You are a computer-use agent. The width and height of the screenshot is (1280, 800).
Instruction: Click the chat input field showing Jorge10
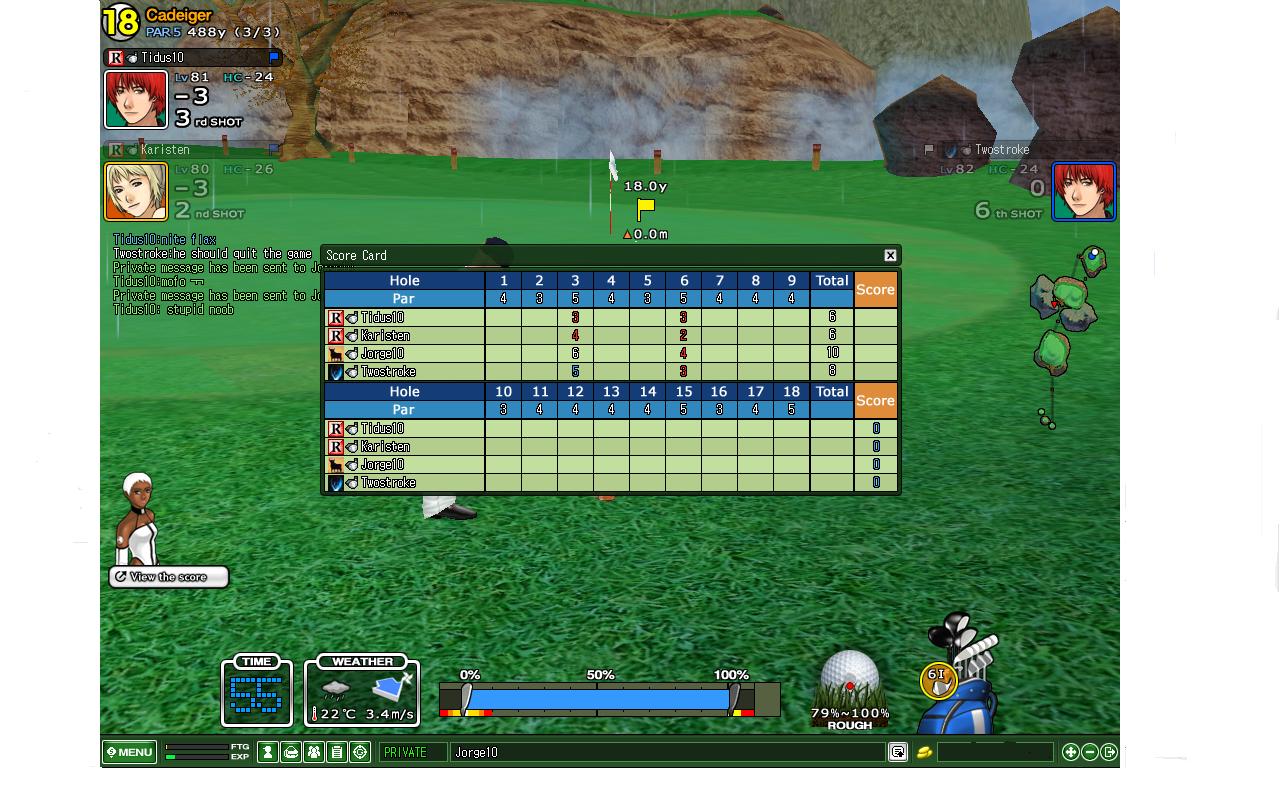[x=666, y=752]
